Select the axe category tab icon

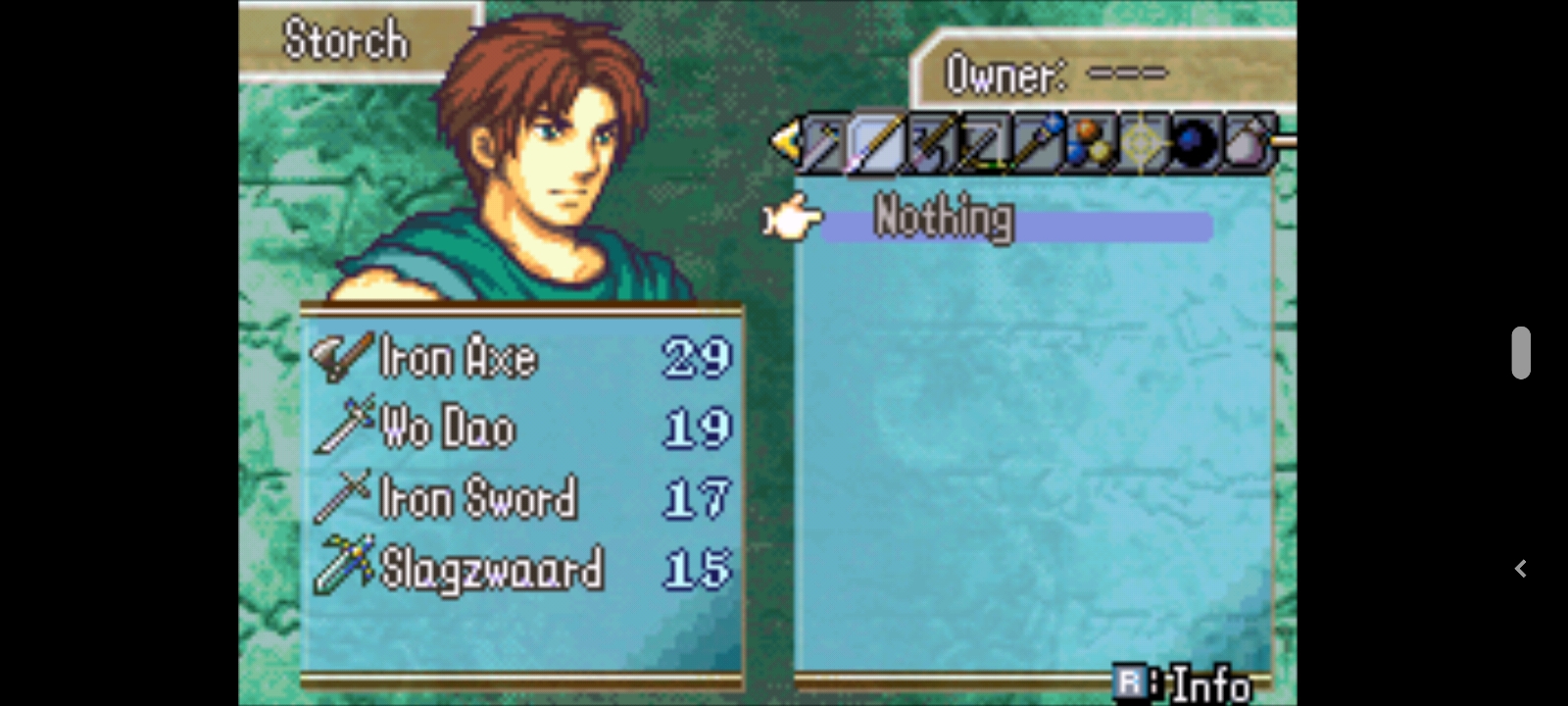[x=933, y=145]
